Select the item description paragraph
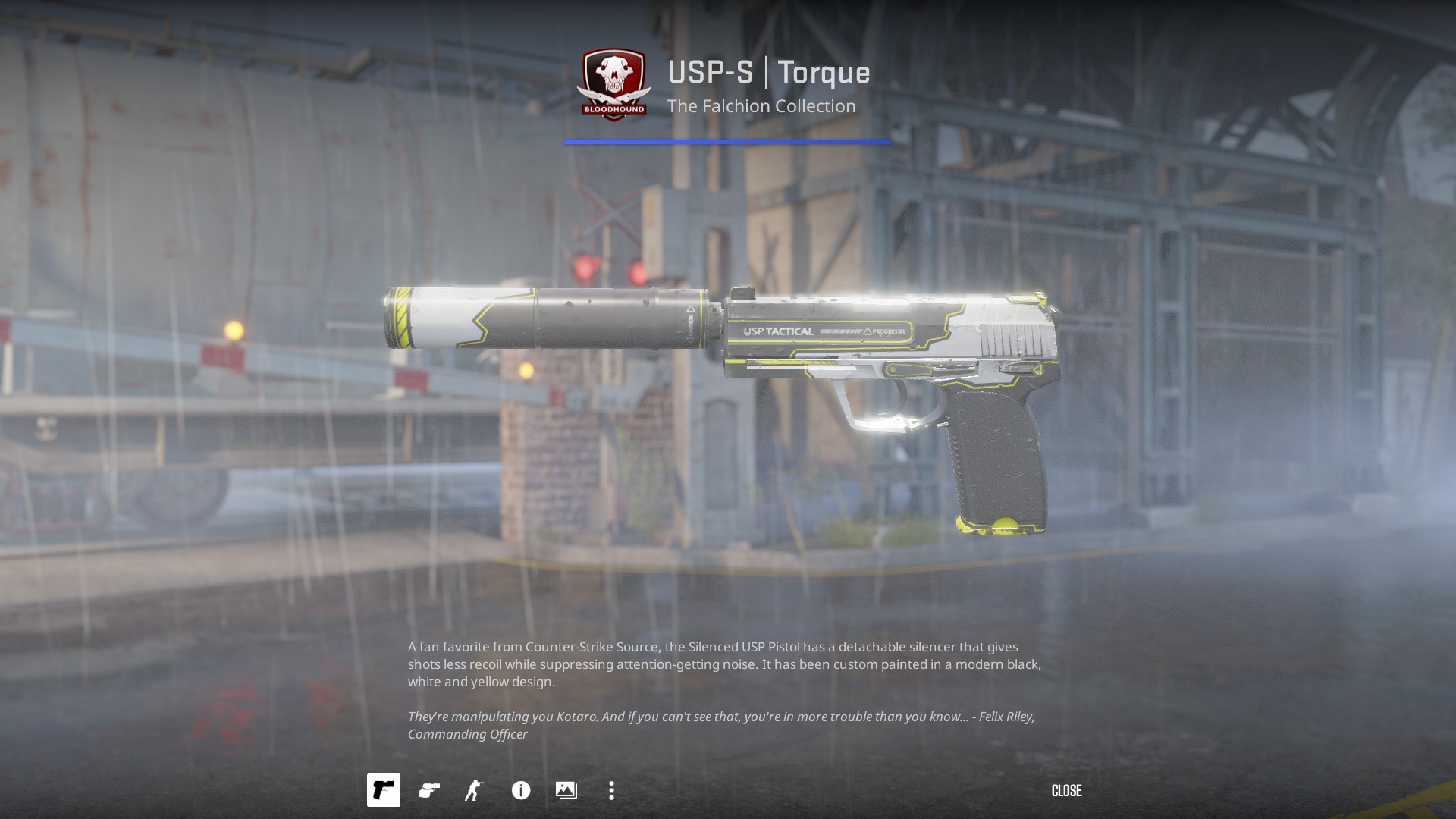The height and width of the screenshot is (819, 1456). pyautogui.click(x=724, y=664)
